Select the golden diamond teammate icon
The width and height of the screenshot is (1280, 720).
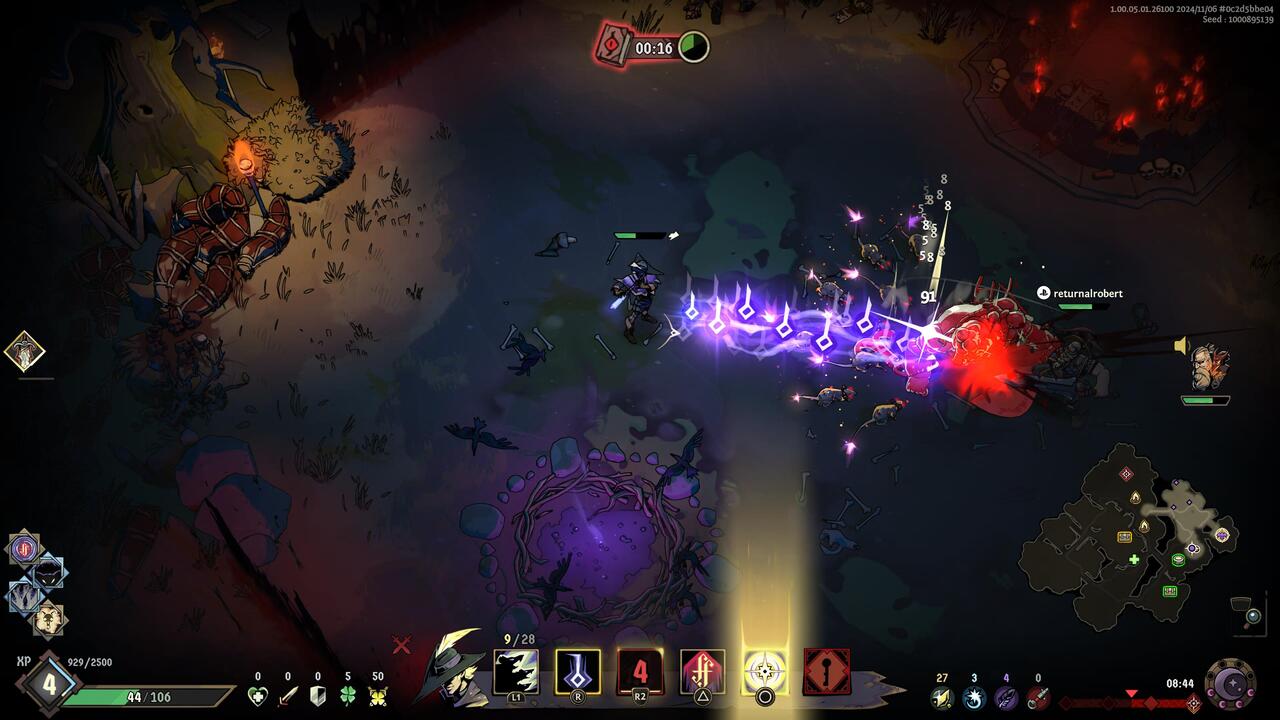coord(24,352)
